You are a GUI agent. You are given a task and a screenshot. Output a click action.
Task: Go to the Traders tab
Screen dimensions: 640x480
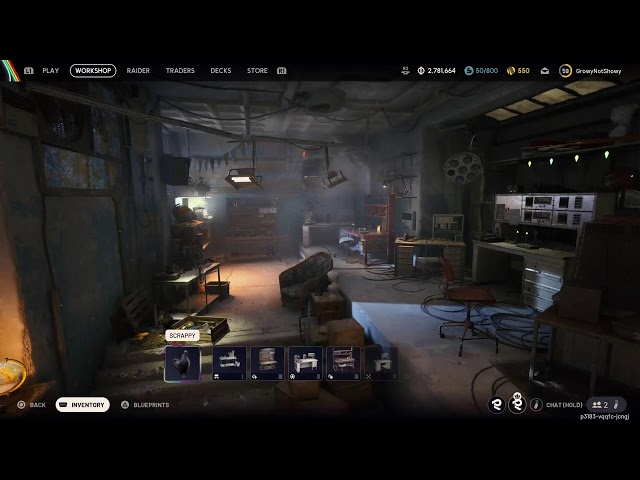[x=180, y=71]
